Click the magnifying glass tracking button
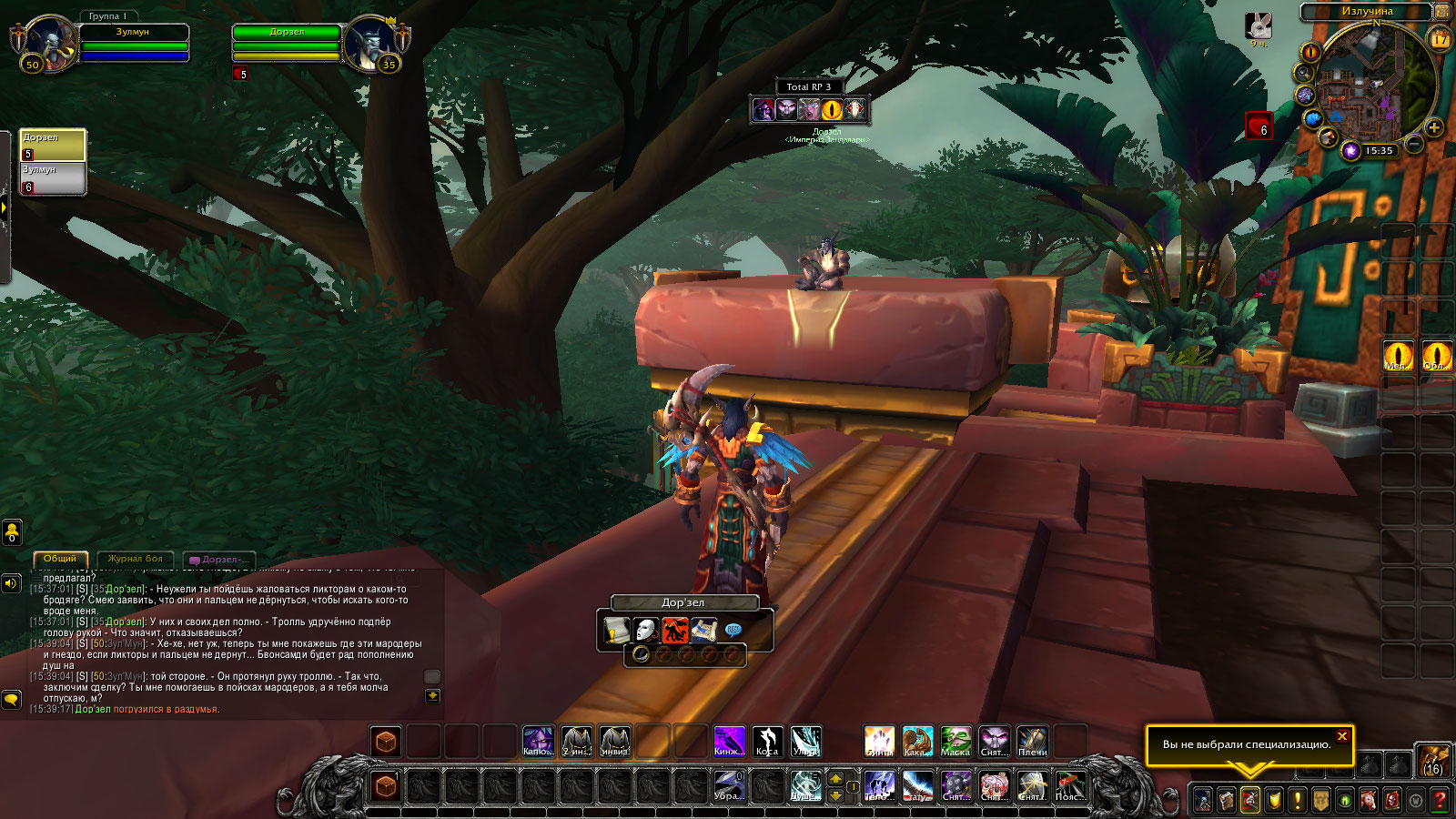Screen dimensions: 1456x819 [1304, 73]
